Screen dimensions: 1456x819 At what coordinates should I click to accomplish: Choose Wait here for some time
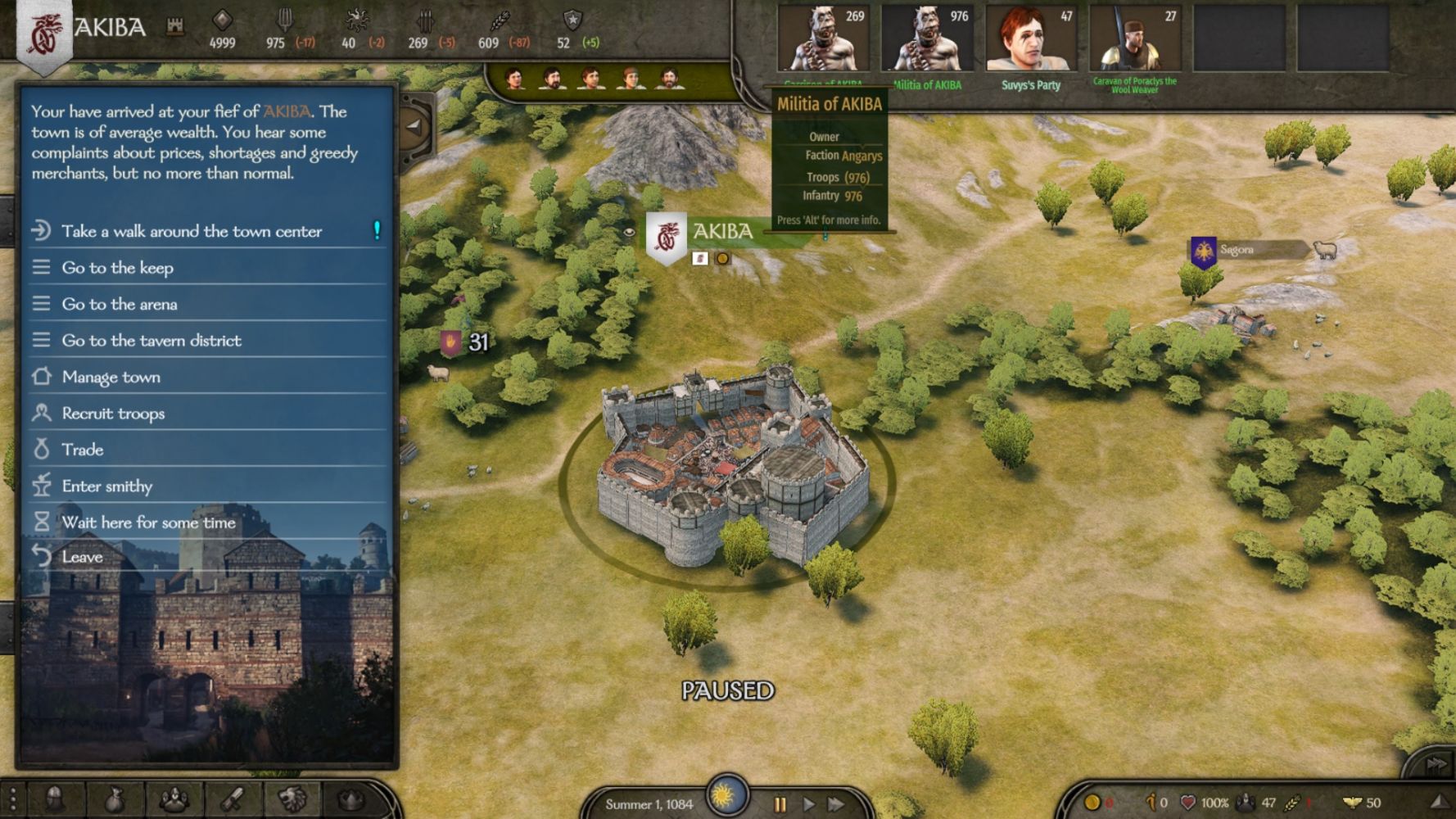pyautogui.click(x=148, y=523)
